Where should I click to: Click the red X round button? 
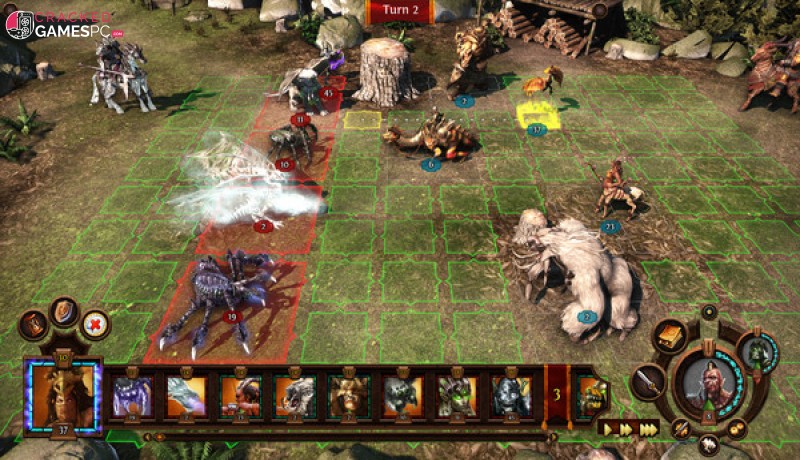tap(96, 324)
